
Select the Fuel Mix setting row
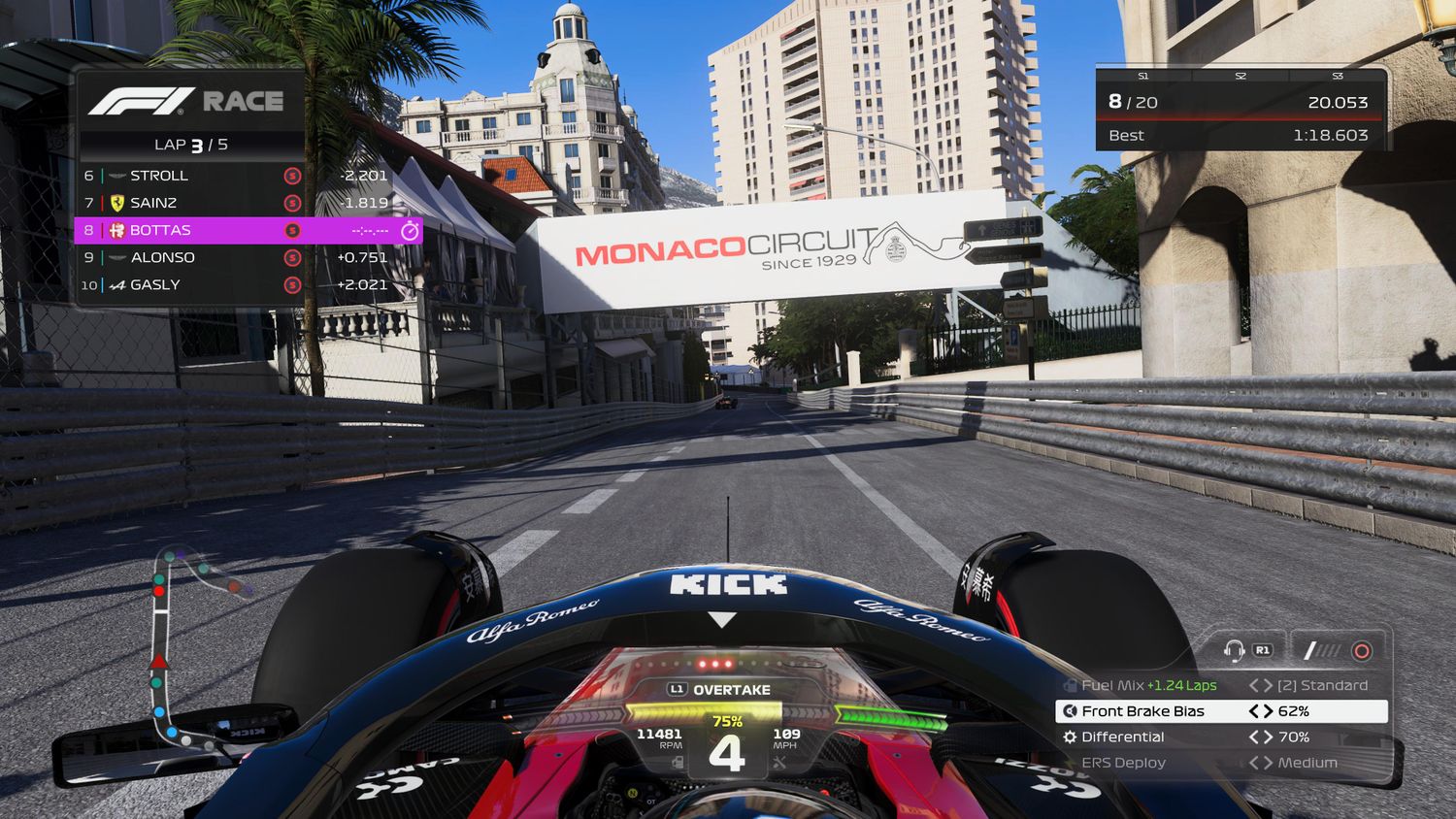pyautogui.click(x=1221, y=685)
